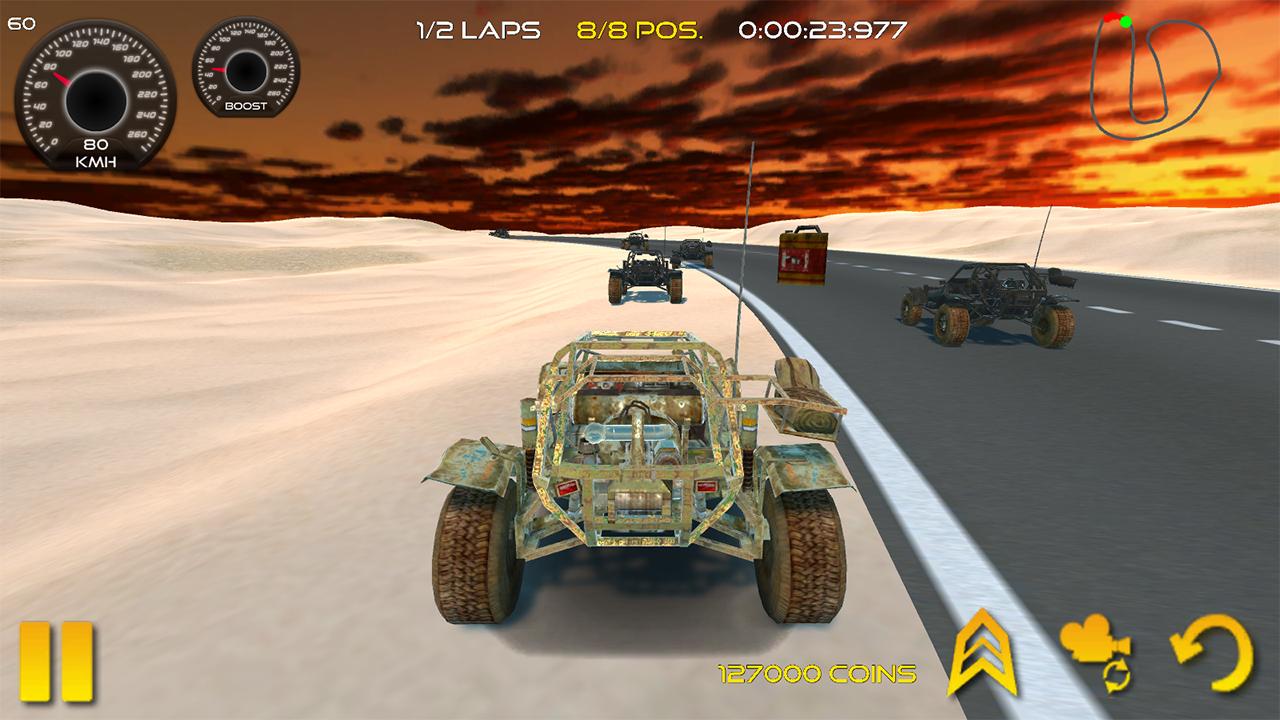Click the red player dot on the minimap

pyautogui.click(x=1110, y=17)
